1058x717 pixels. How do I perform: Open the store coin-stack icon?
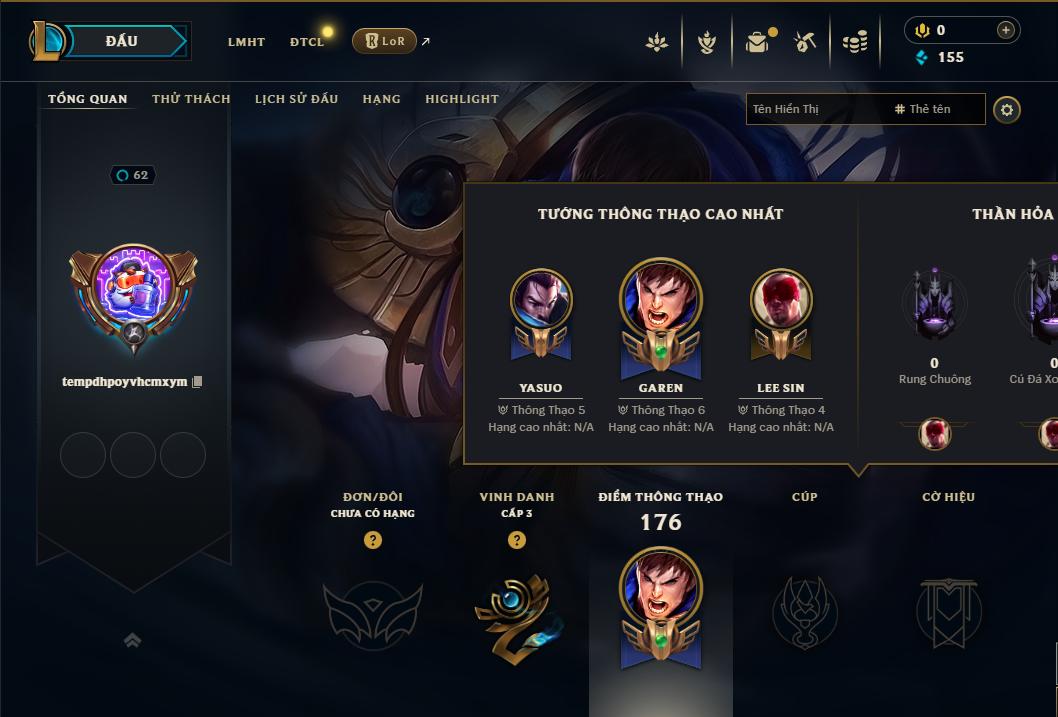pos(855,42)
